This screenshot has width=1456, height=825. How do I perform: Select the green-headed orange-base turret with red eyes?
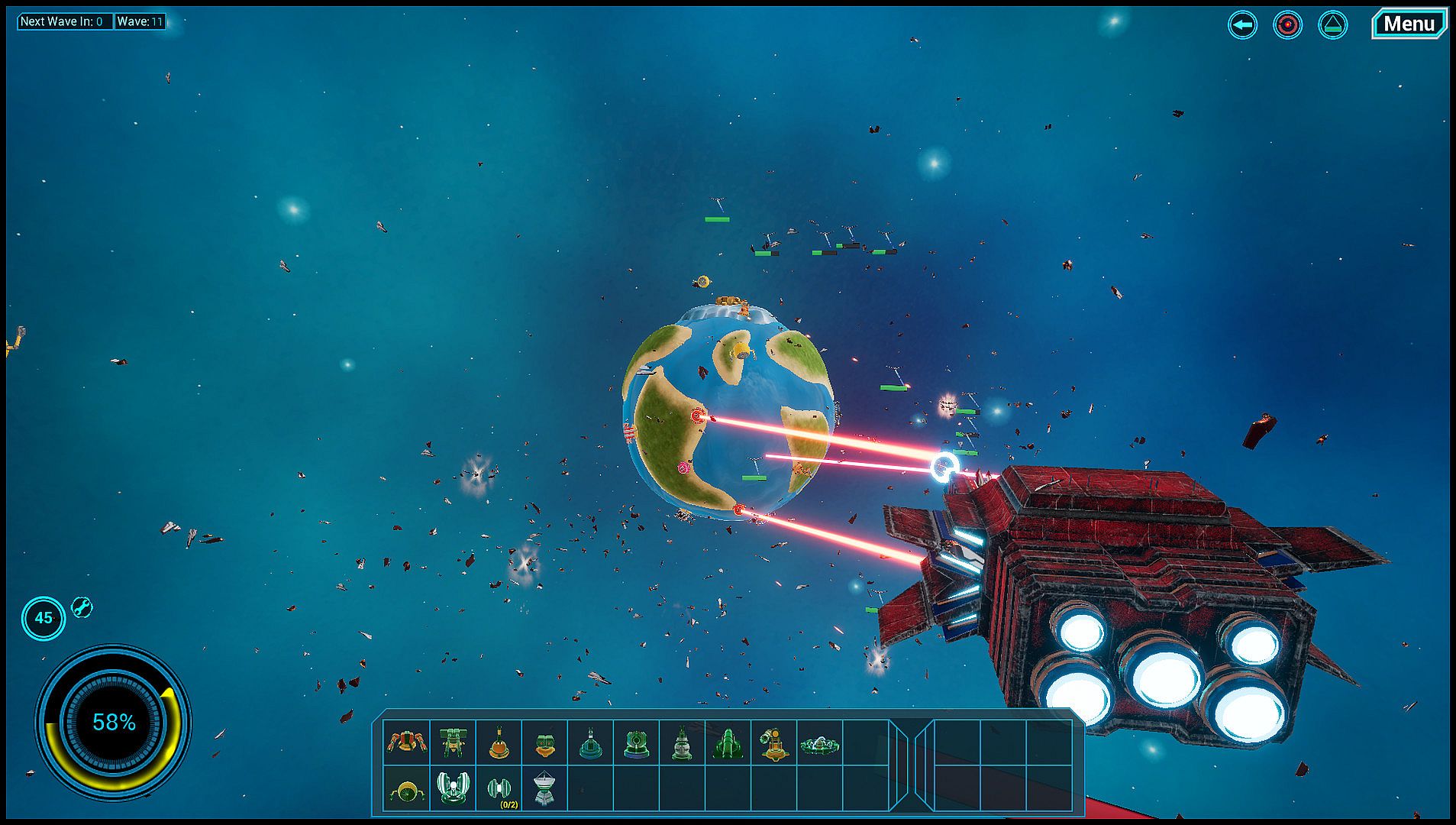(x=544, y=742)
